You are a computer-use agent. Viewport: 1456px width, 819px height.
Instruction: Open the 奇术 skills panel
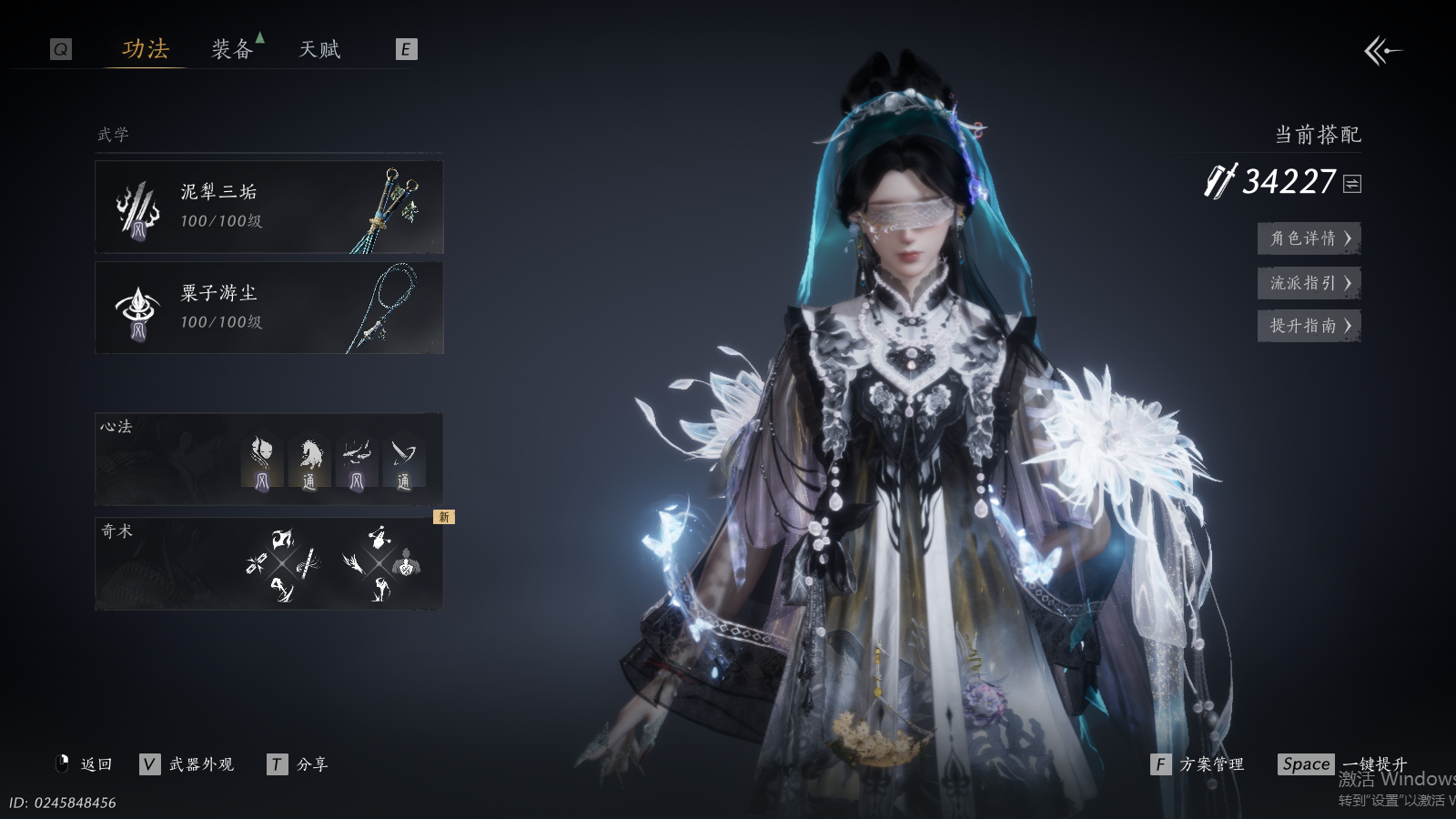click(x=268, y=563)
